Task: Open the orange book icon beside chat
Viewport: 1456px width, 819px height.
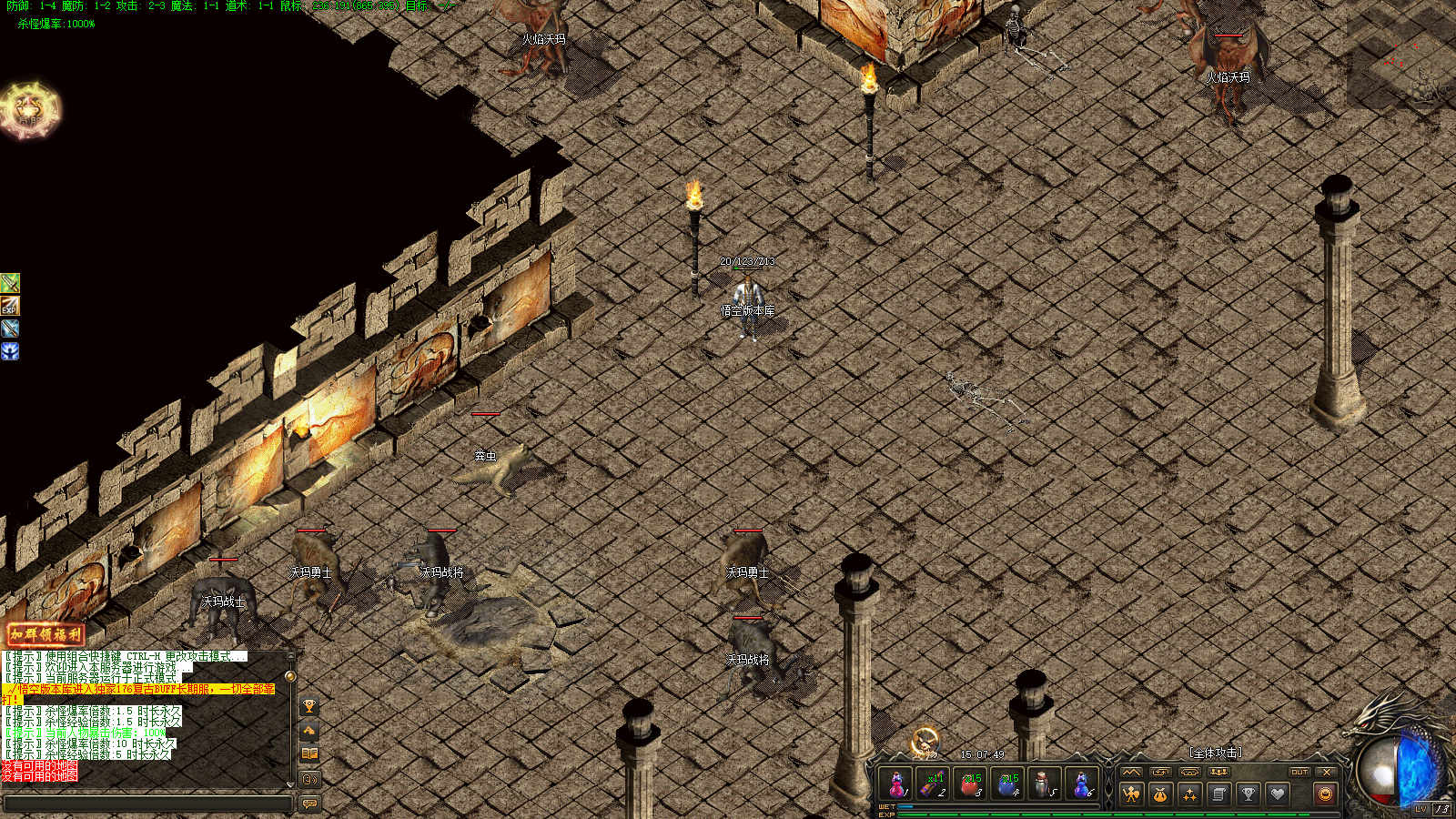Action: [309, 753]
